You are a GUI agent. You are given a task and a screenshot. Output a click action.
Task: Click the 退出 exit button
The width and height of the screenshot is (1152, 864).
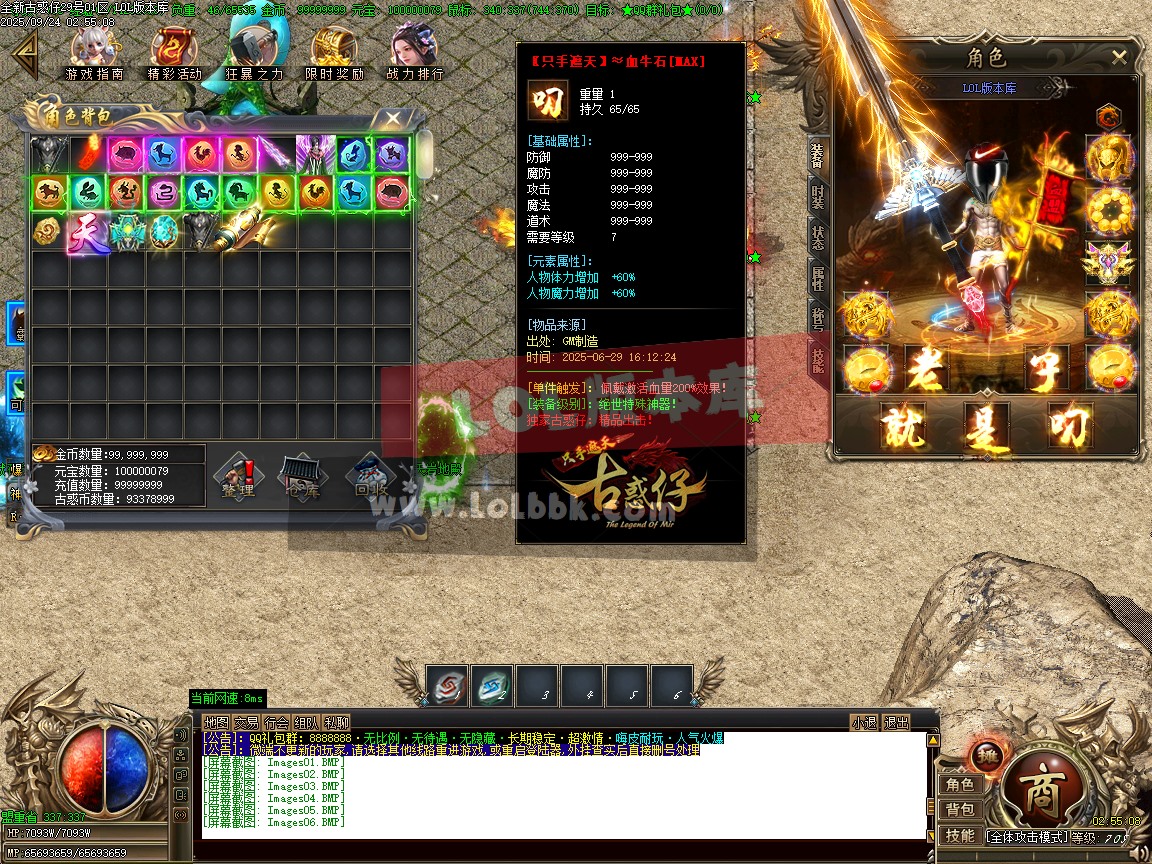[x=896, y=723]
